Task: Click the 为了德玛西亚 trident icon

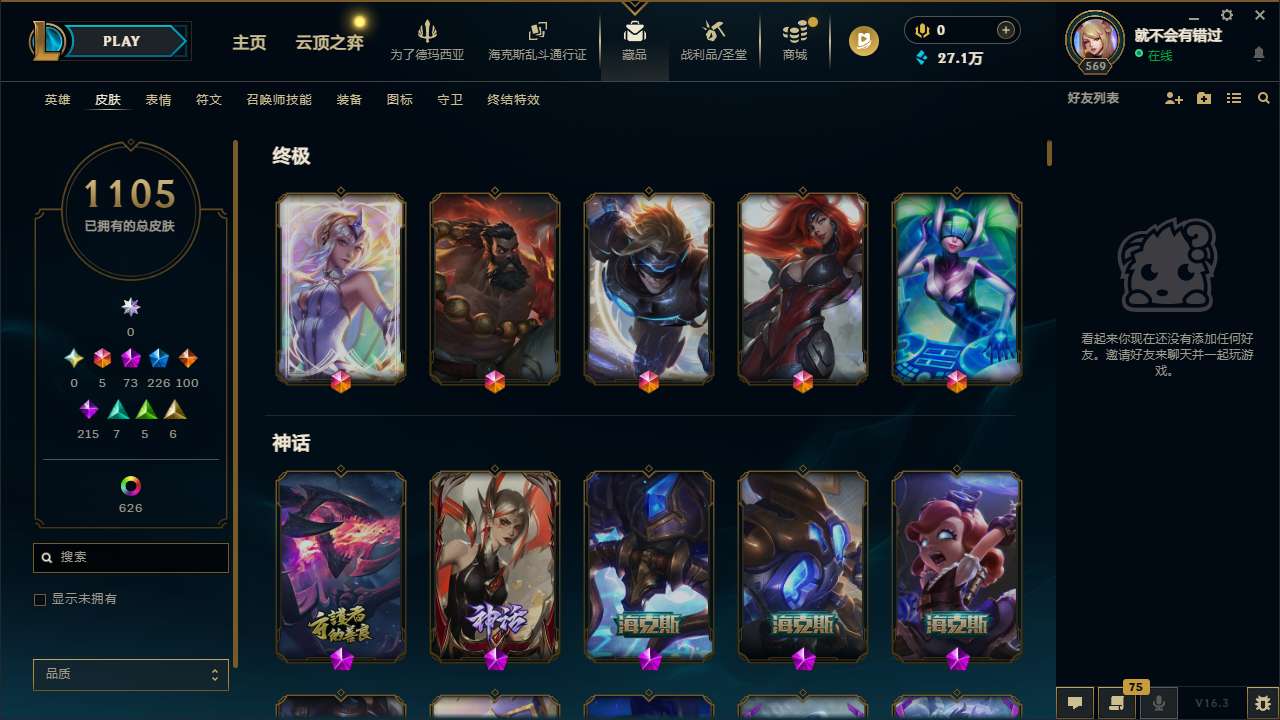Action: coord(428,33)
